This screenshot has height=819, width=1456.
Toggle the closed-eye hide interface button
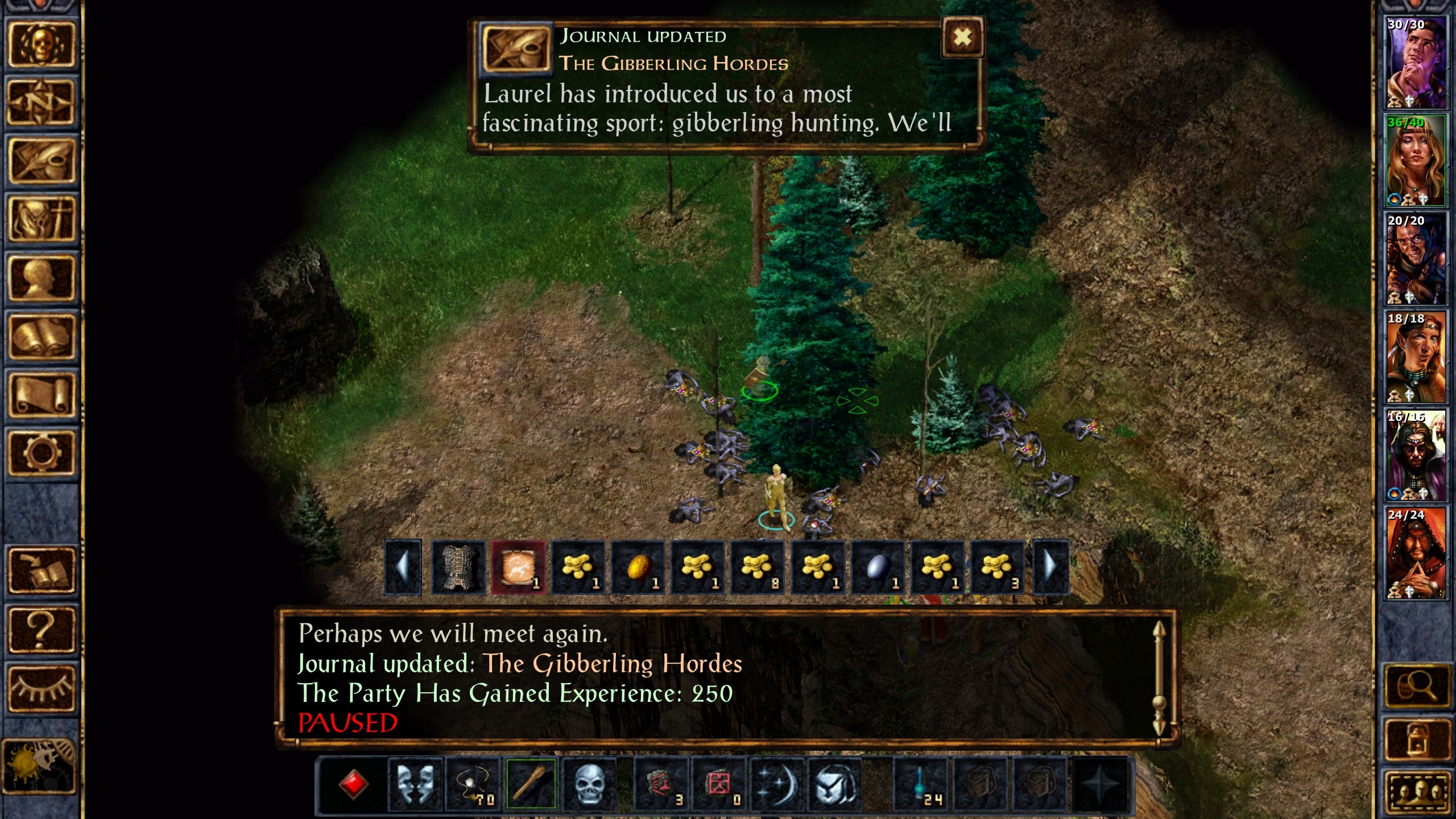(x=41, y=688)
